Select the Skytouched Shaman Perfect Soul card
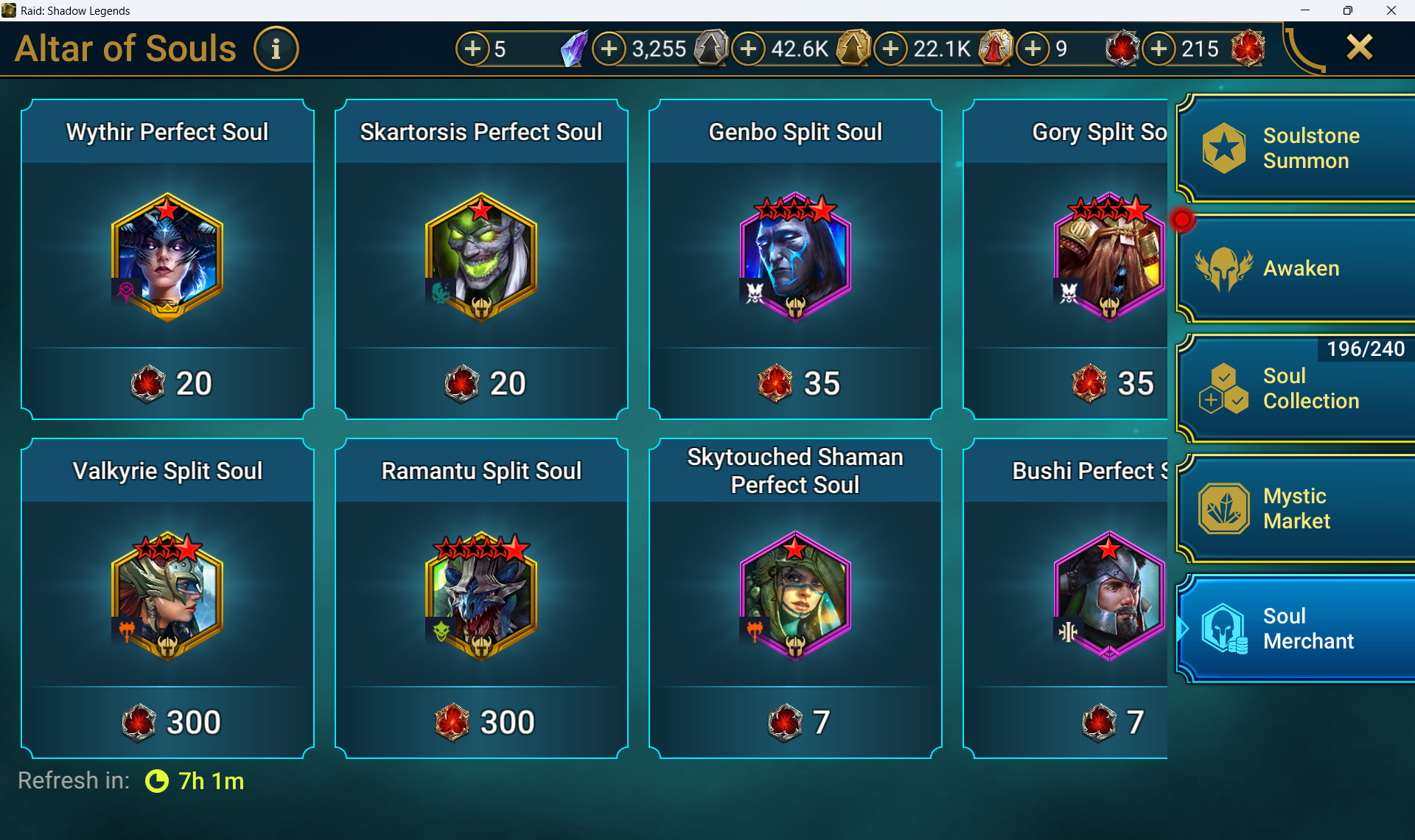Viewport: 1415px width, 840px height. [795, 598]
